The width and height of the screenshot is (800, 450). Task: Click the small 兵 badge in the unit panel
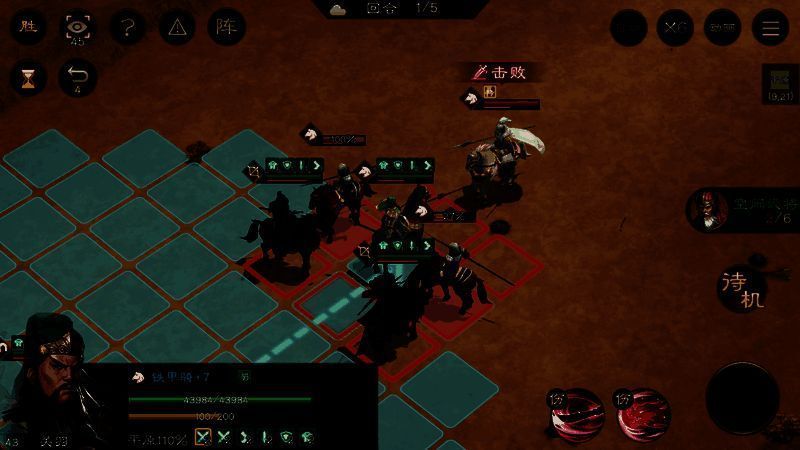244,377
